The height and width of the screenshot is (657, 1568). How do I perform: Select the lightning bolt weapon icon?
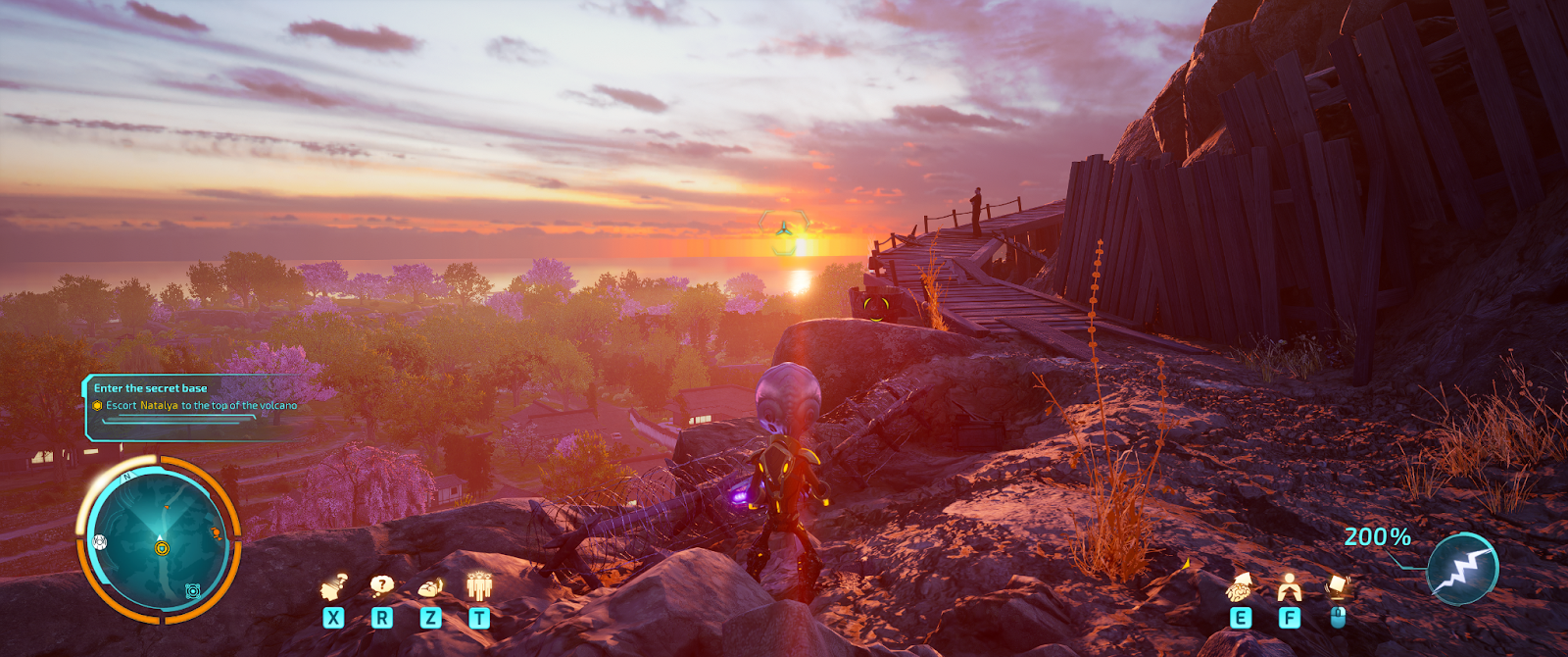(1462, 569)
